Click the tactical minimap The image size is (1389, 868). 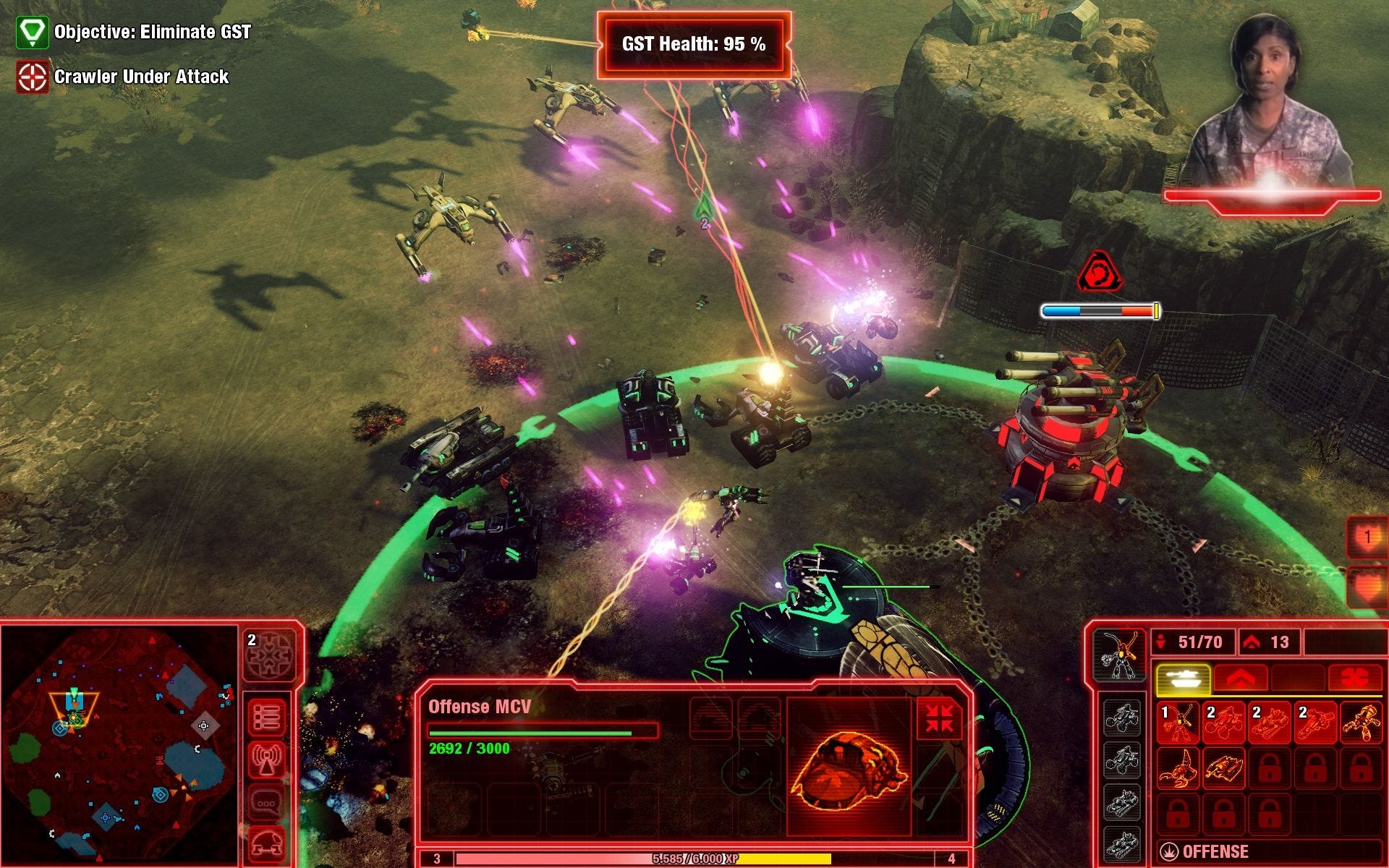pyautogui.click(x=119, y=745)
